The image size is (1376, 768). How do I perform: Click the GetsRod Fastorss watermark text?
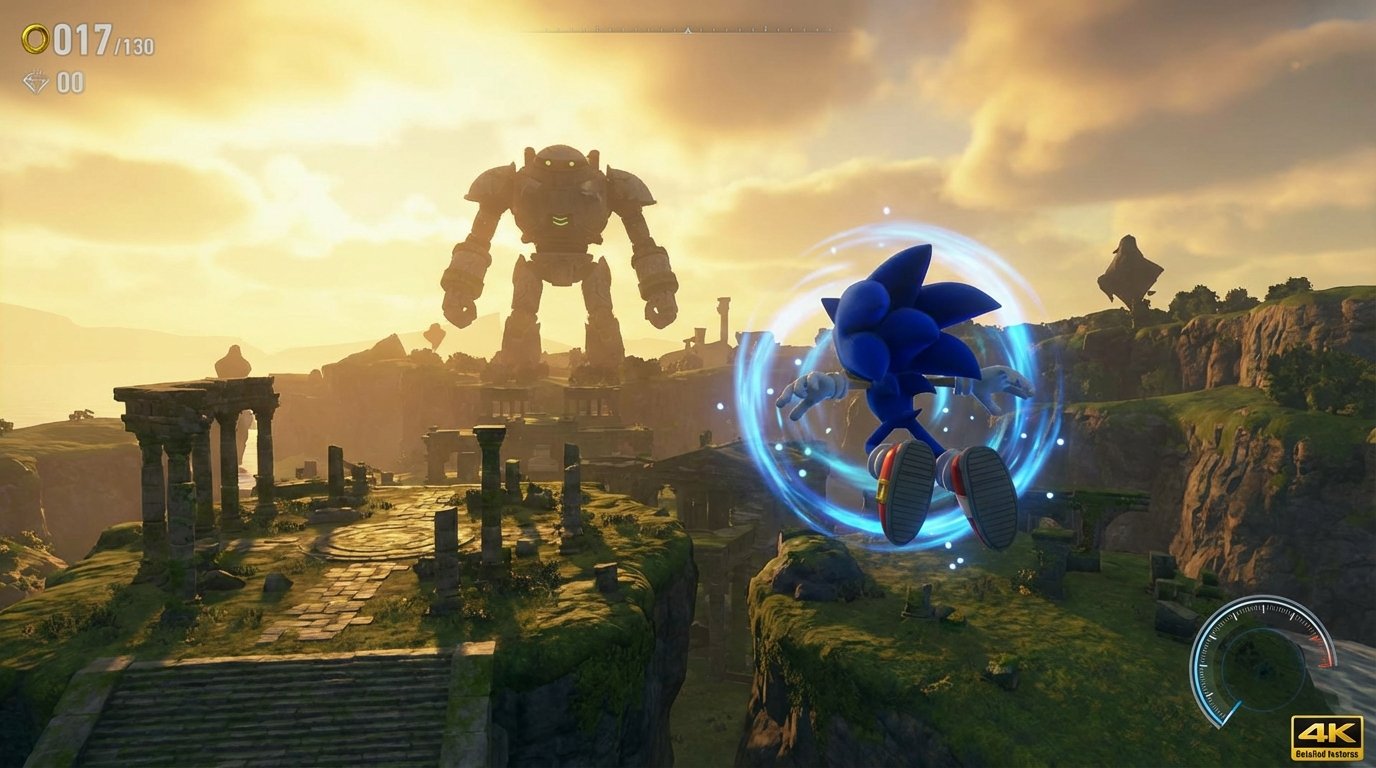pyautogui.click(x=1327, y=754)
